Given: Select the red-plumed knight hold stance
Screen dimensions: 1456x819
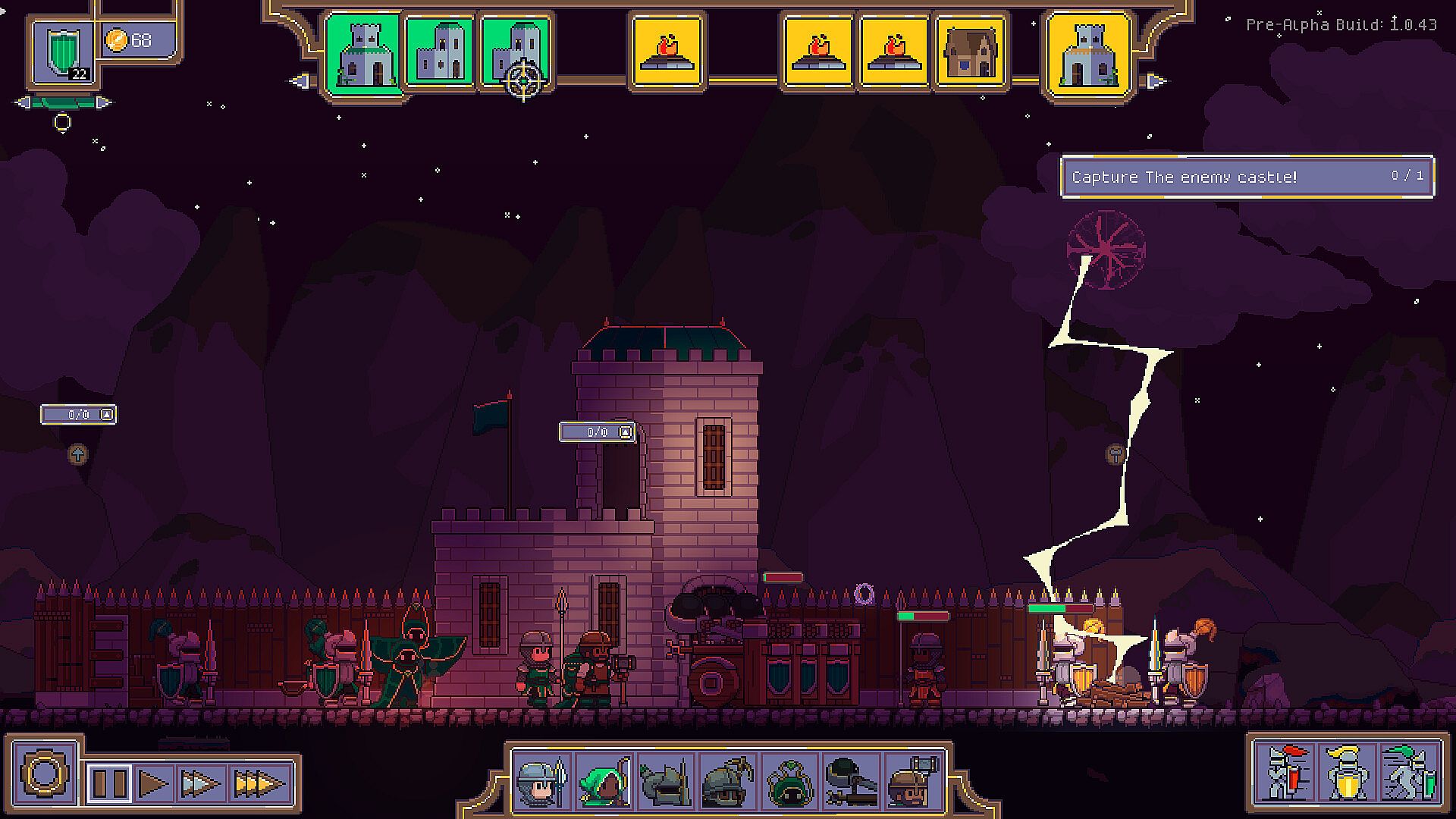Looking at the screenshot, I should tap(1286, 773).
